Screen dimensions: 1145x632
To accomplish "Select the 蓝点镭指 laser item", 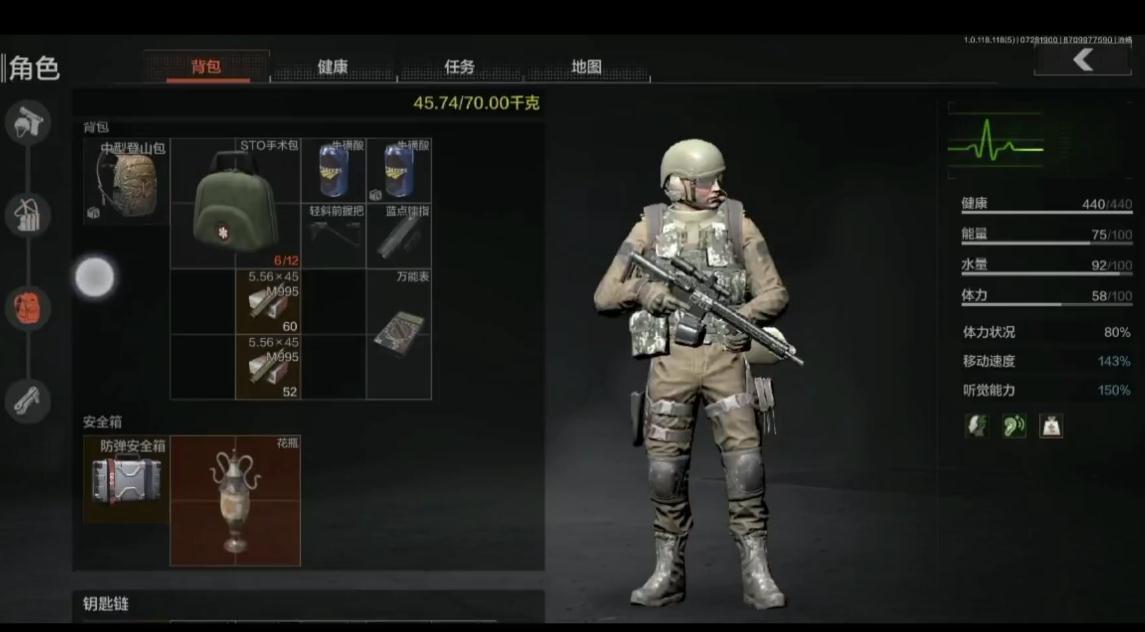I will pyautogui.click(x=399, y=236).
